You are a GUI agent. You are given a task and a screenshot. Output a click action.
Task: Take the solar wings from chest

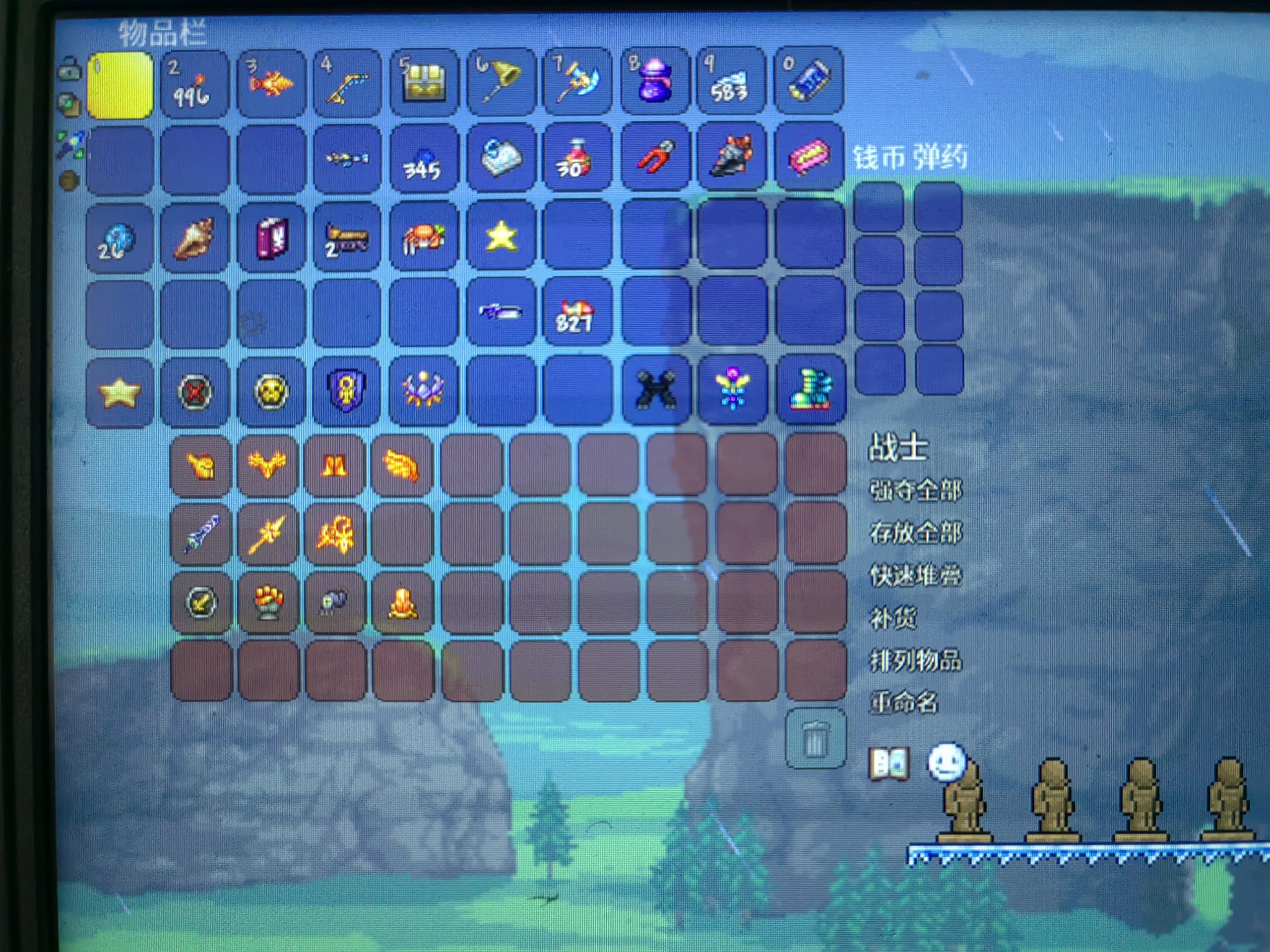[402, 466]
